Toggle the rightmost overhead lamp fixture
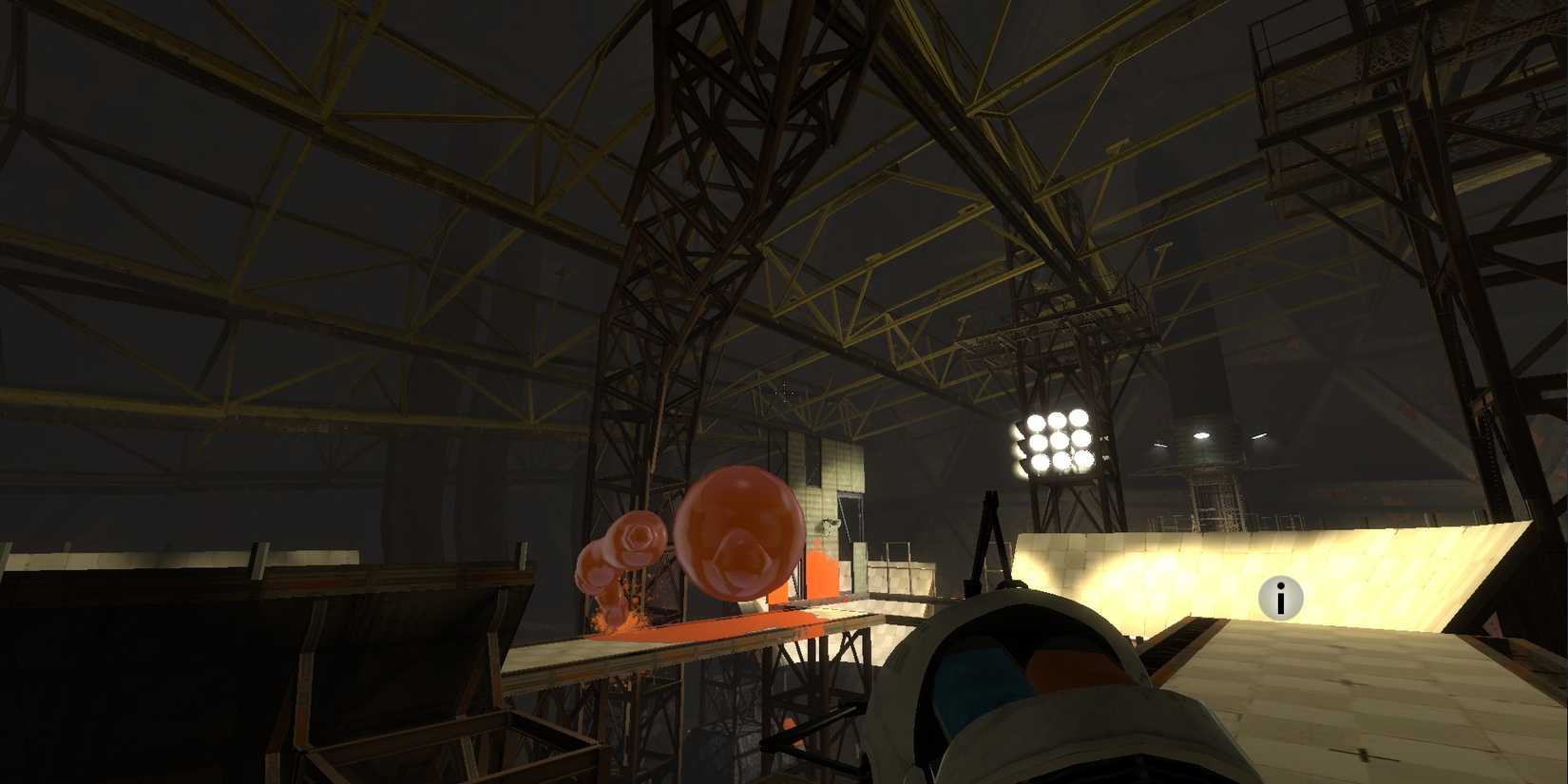1568x784 pixels. (x=1258, y=437)
